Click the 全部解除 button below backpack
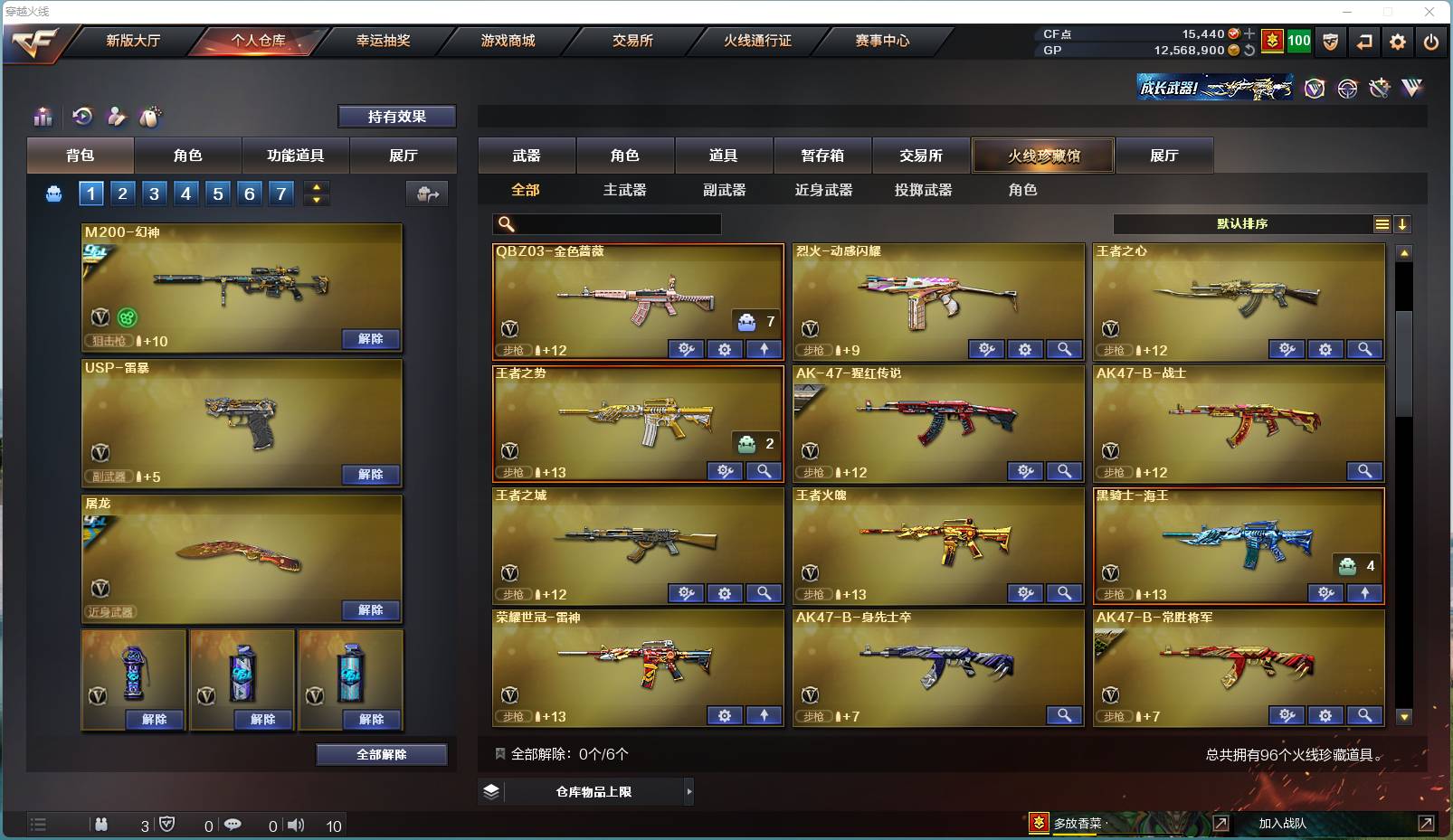 (x=382, y=754)
